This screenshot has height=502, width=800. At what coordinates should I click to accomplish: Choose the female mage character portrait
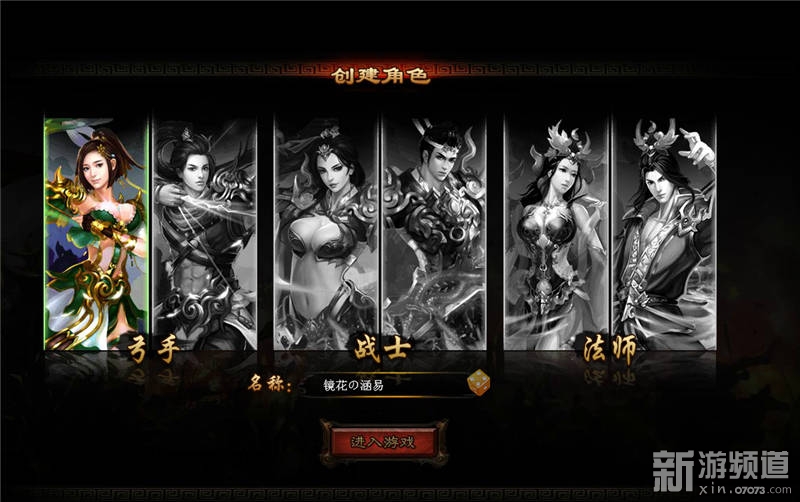point(557,232)
